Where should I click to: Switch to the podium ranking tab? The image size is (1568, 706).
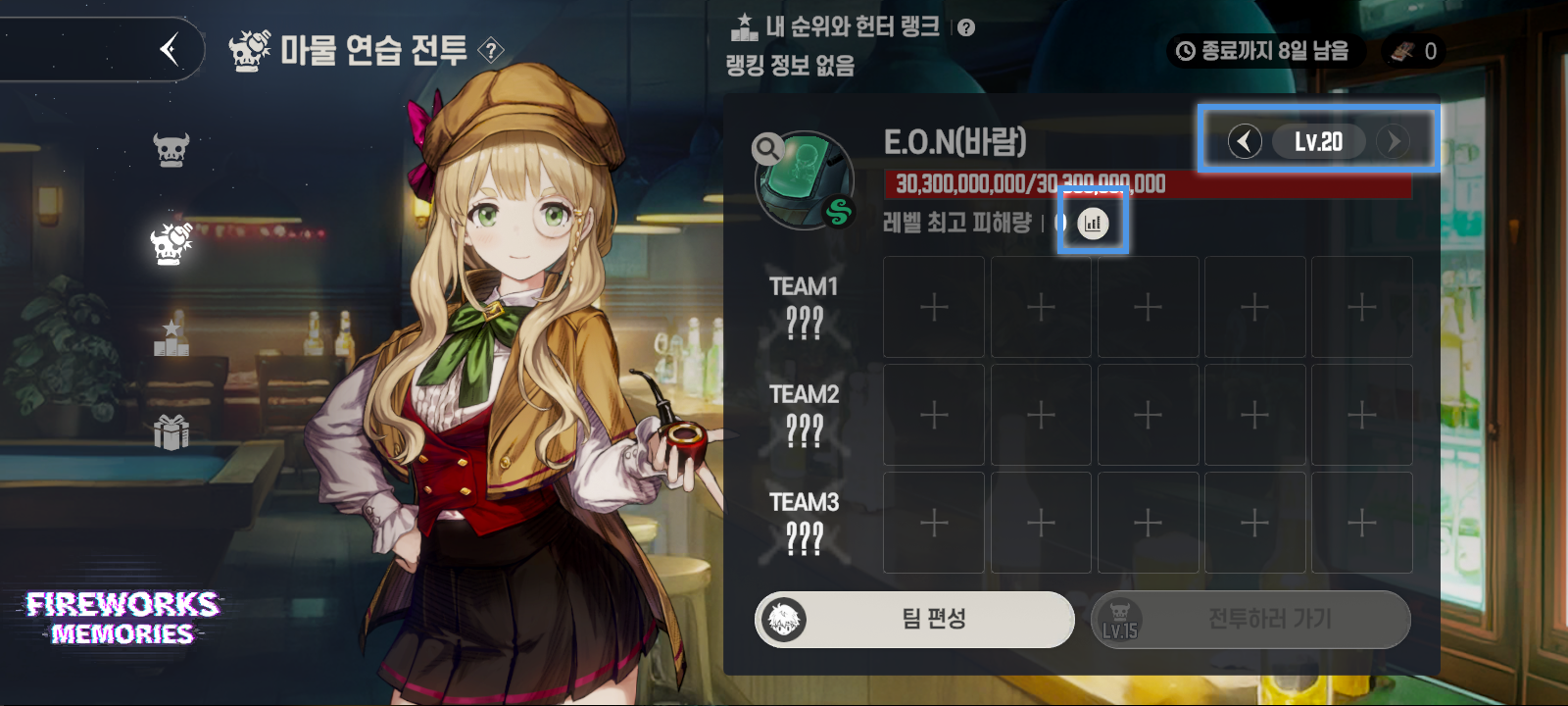click(171, 338)
